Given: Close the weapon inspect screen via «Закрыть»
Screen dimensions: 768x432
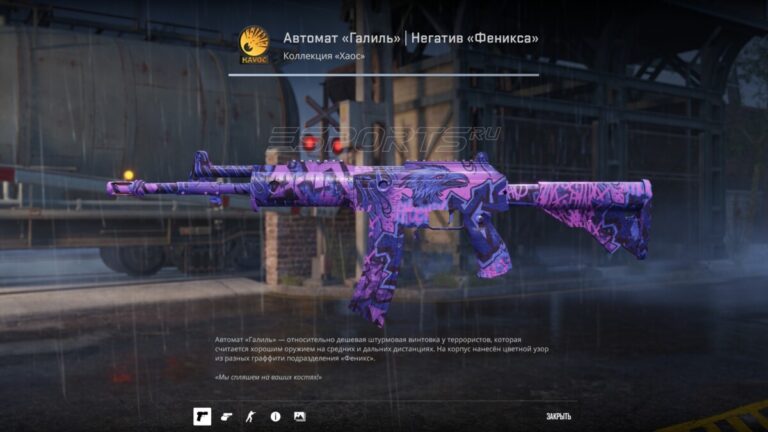Looking at the screenshot, I should 558,416.
